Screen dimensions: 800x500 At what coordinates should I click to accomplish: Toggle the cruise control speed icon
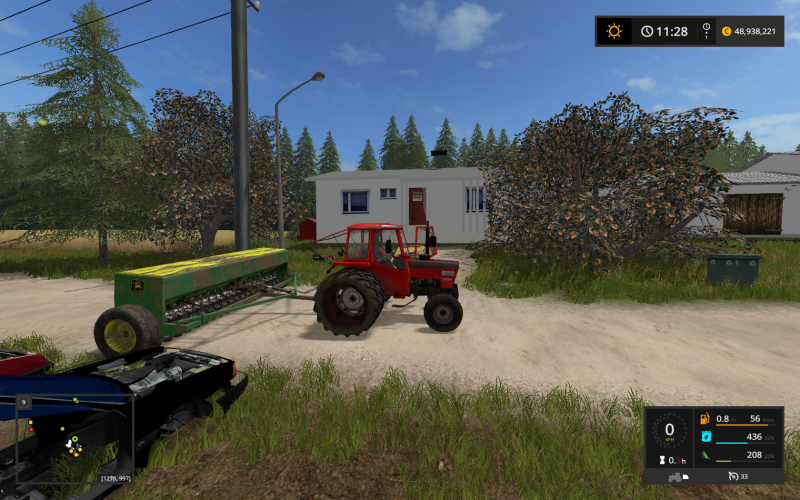pyautogui.click(x=733, y=475)
